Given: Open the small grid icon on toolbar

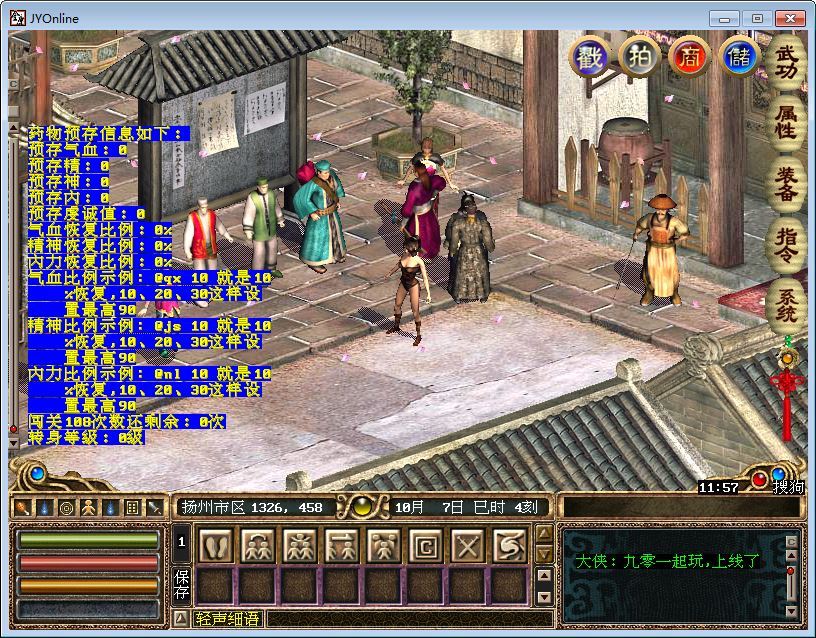Looking at the screenshot, I should (x=131, y=508).
